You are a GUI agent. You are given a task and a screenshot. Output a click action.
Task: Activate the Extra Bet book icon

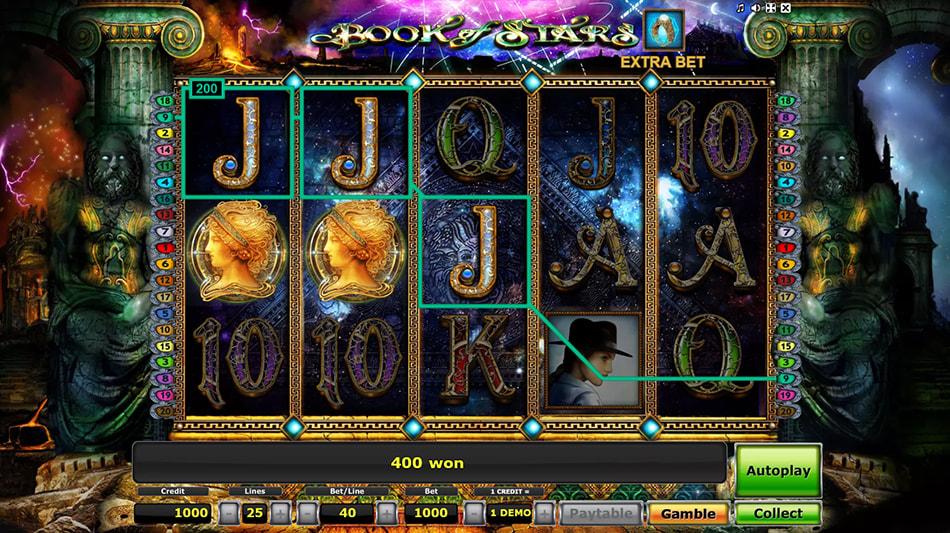(x=664, y=30)
